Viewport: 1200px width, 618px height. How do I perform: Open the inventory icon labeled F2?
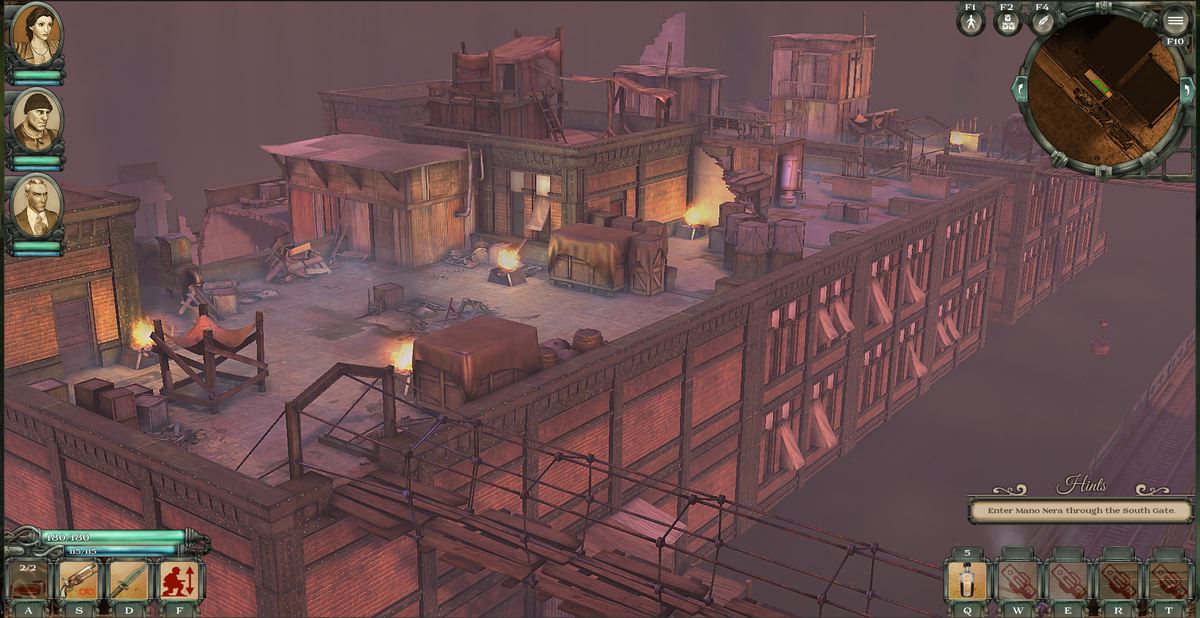point(1007,22)
